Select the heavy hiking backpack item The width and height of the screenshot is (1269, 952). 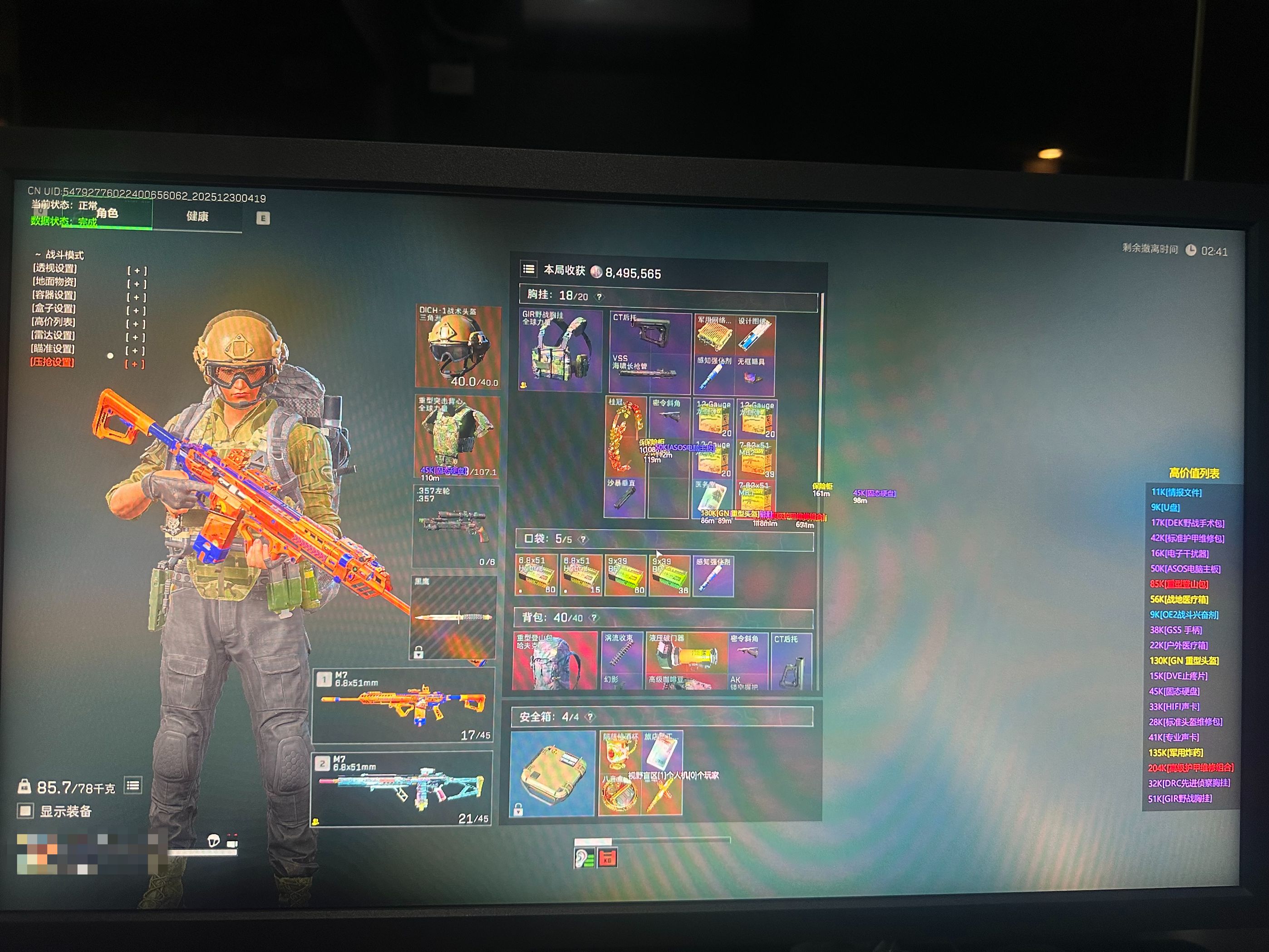point(554,661)
